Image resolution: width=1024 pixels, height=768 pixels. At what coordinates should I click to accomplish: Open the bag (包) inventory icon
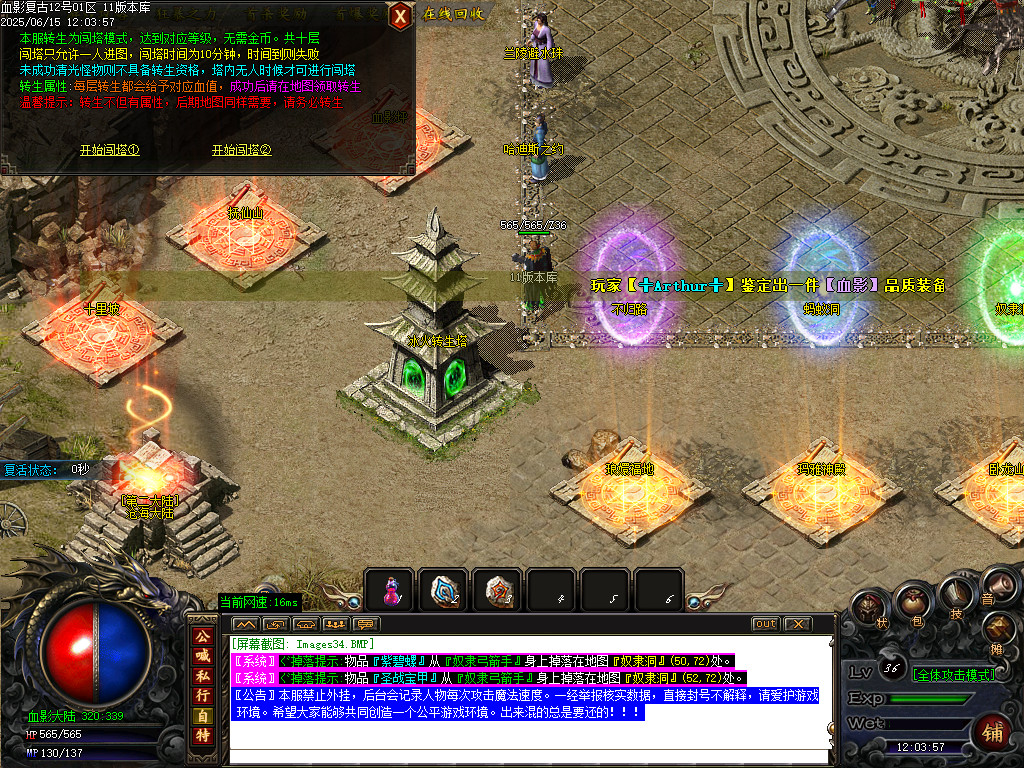click(912, 603)
